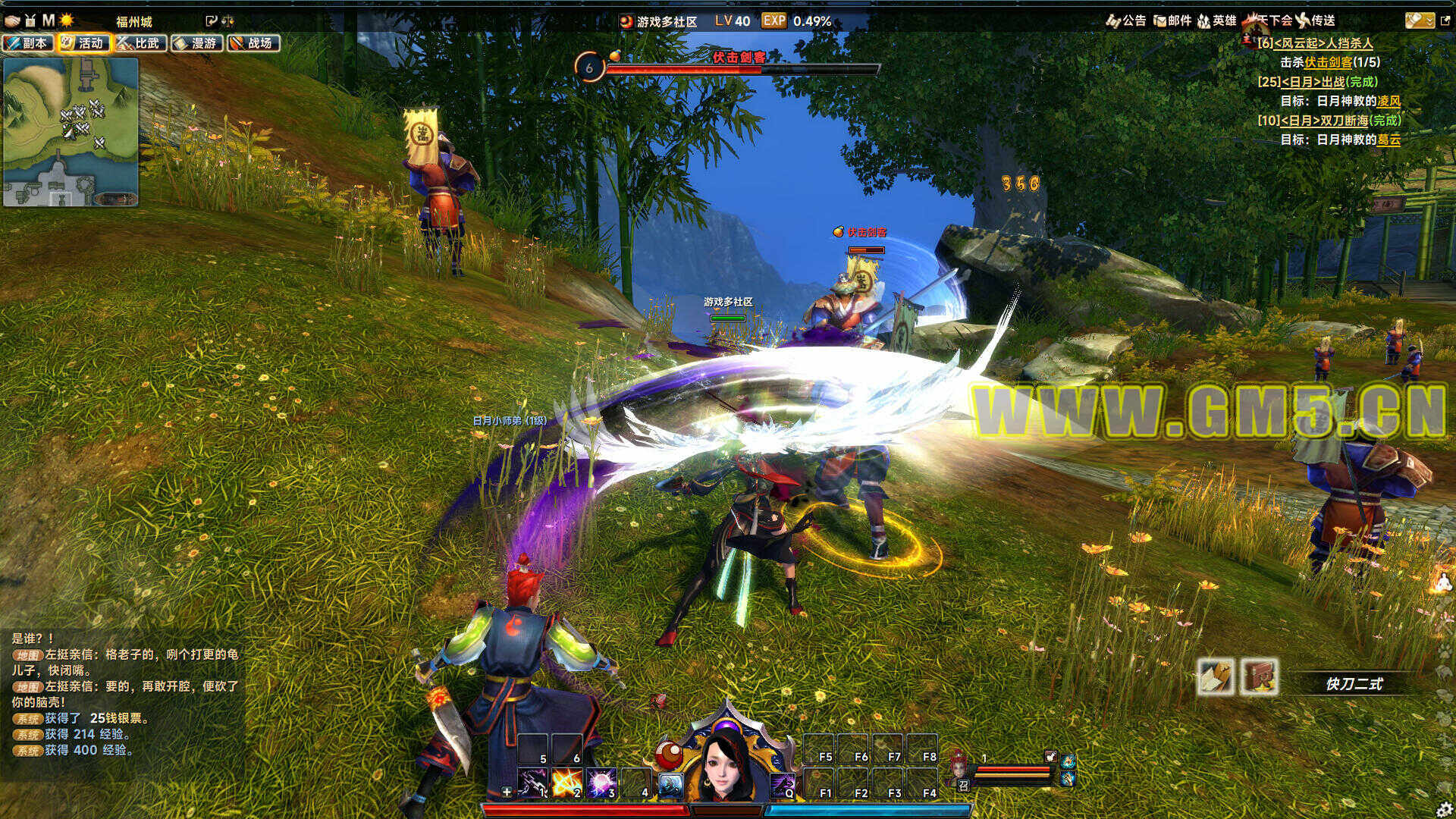Open the 副本 dungeon menu
1456x819 pixels.
point(28,43)
